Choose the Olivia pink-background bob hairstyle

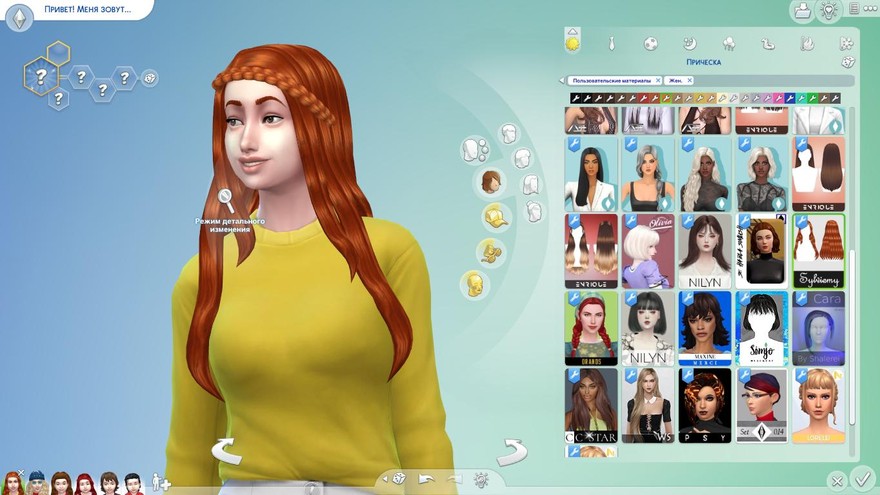tap(647, 250)
